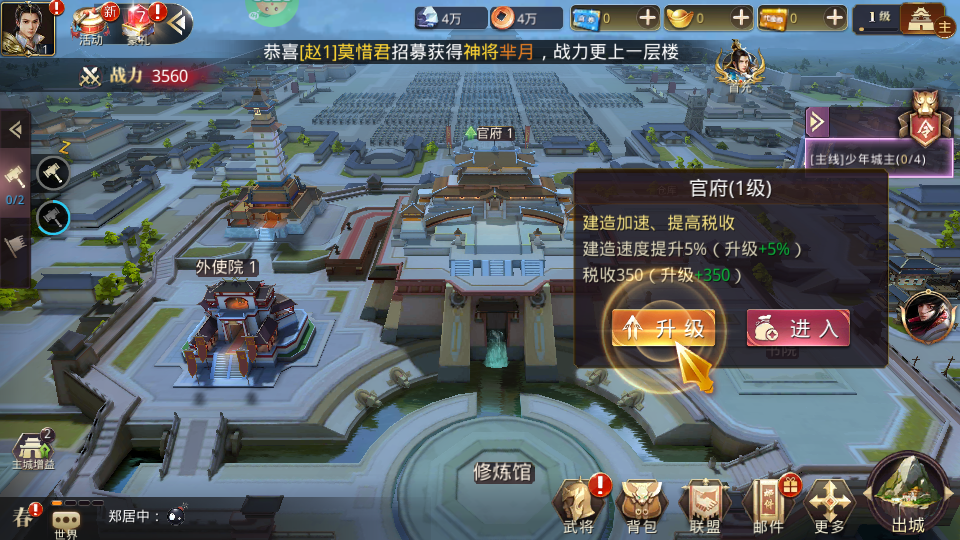Check the 邮件 mail inbox
The height and width of the screenshot is (540, 960).
pos(768,503)
